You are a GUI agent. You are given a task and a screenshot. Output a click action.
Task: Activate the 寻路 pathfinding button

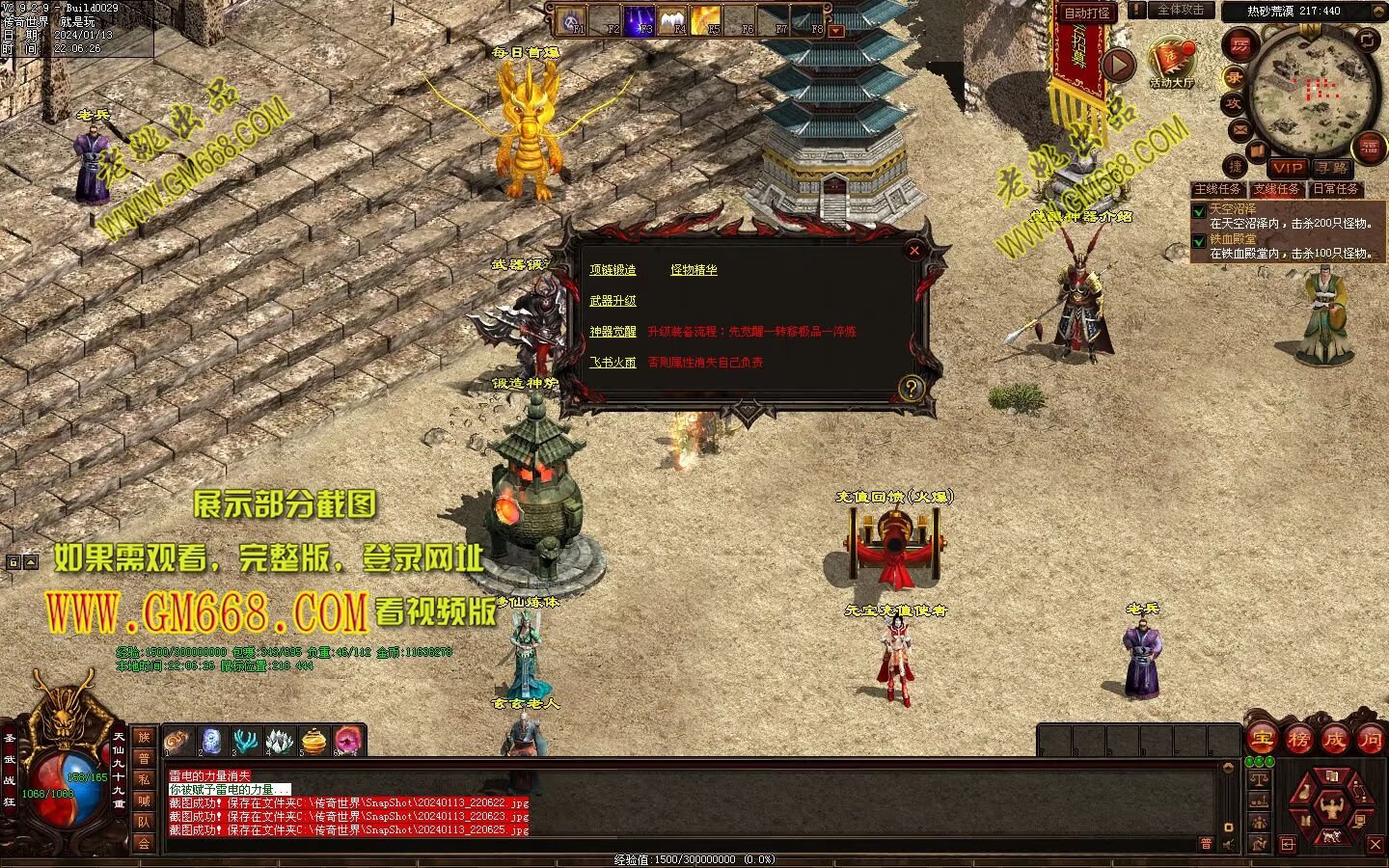tap(1332, 168)
